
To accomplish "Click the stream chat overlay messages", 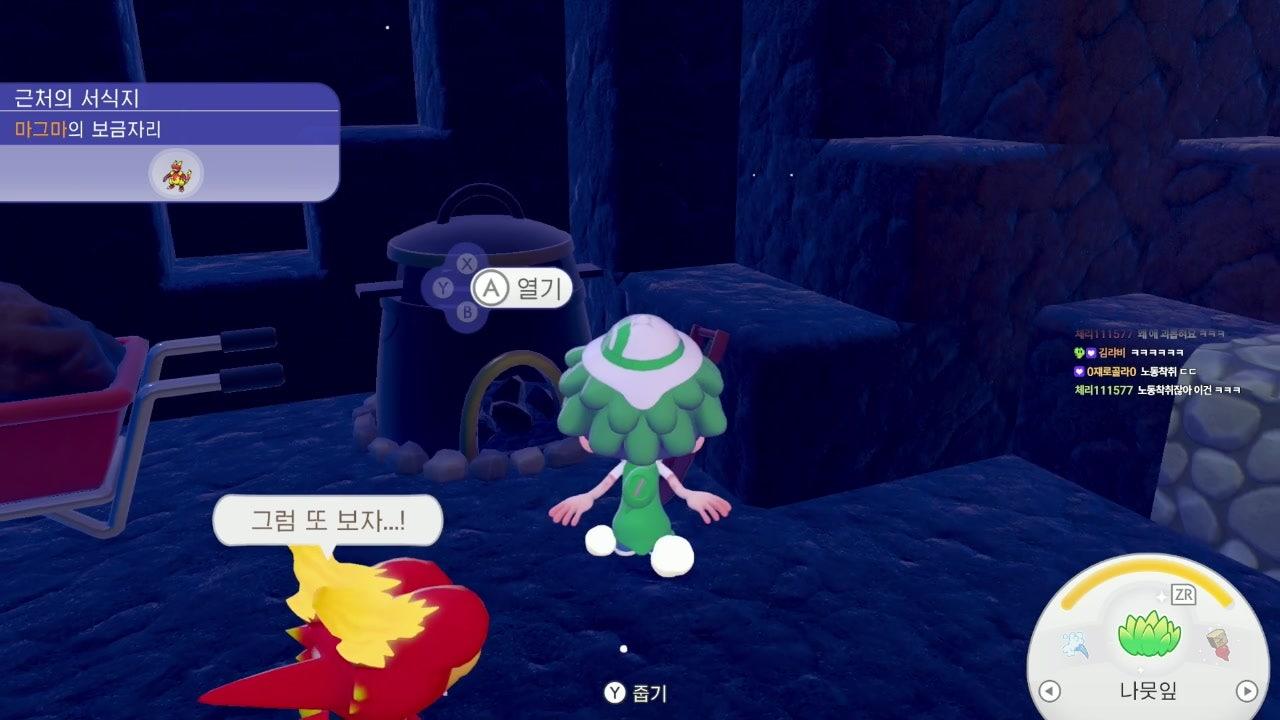I will (x=1157, y=361).
